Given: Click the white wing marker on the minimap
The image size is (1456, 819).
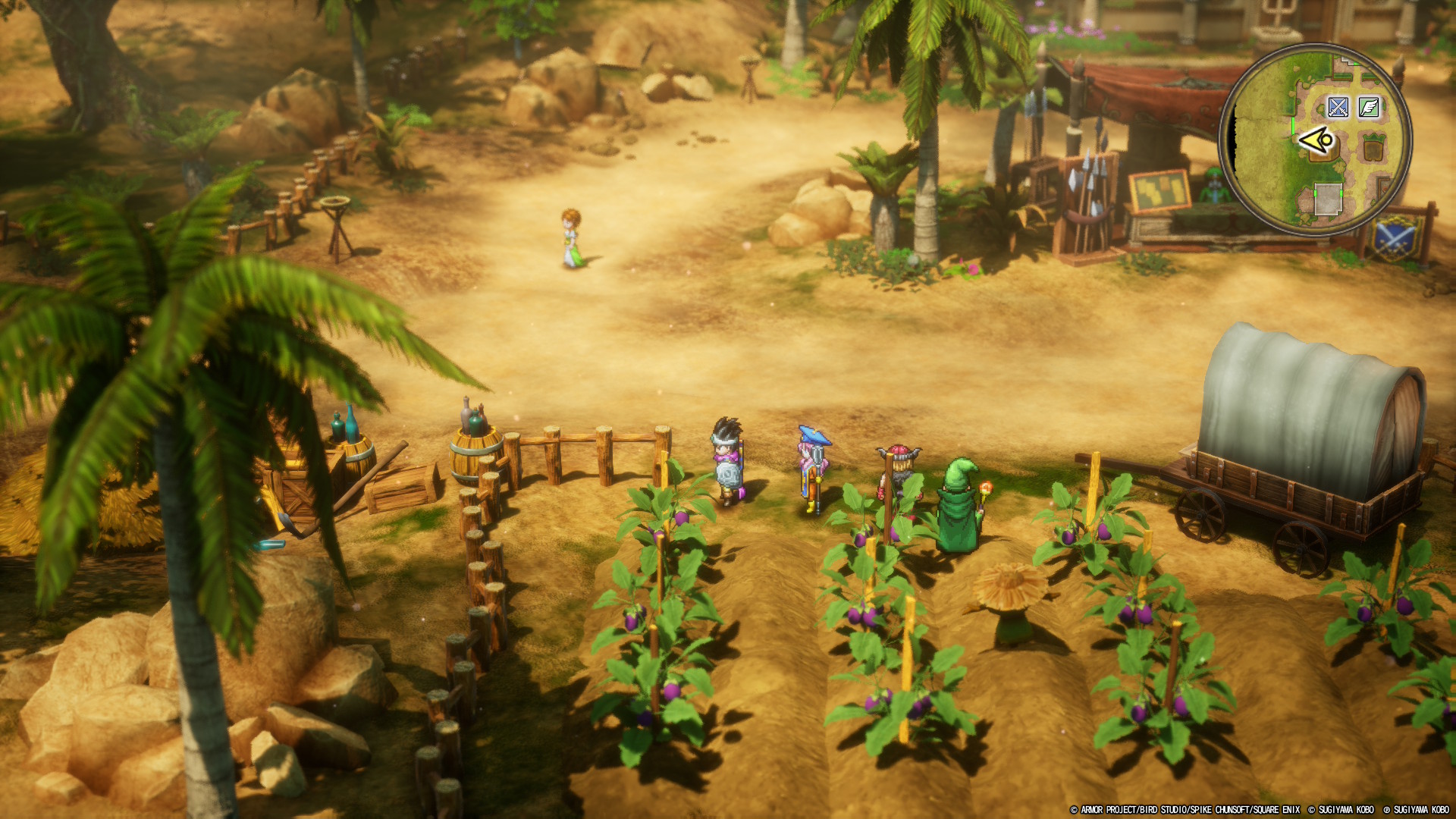Looking at the screenshot, I should pos(1369,107).
